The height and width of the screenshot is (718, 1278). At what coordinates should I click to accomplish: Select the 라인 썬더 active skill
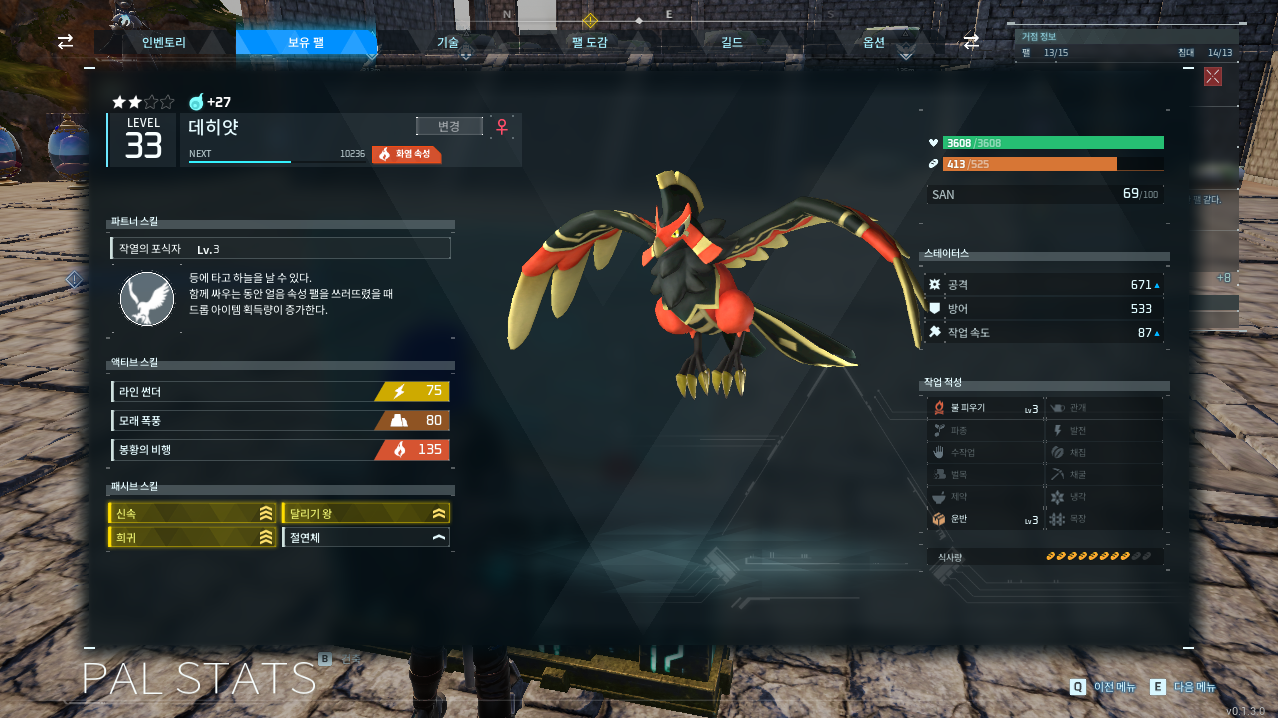[280, 391]
